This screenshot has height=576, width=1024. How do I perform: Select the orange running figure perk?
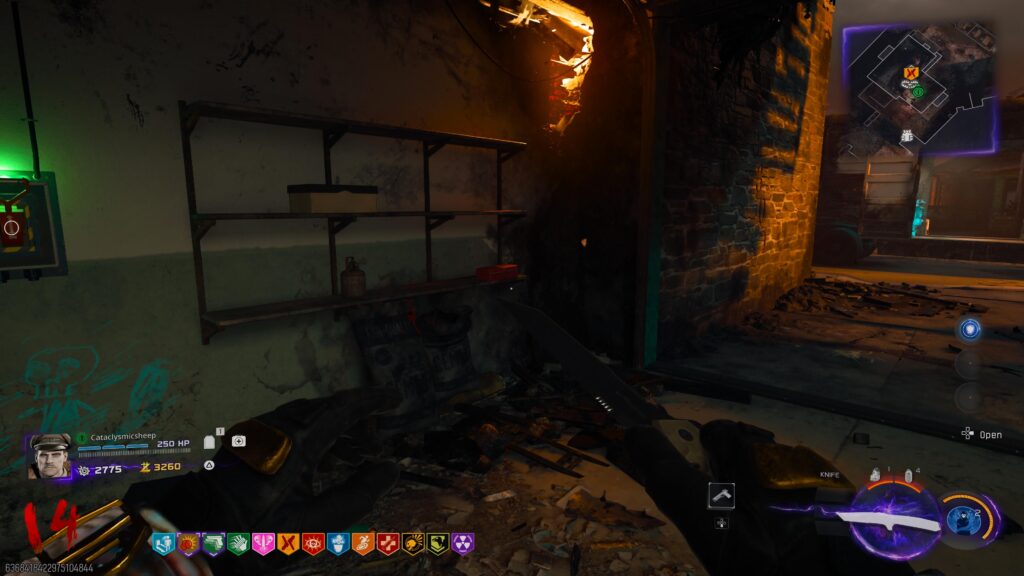pyautogui.click(x=363, y=543)
